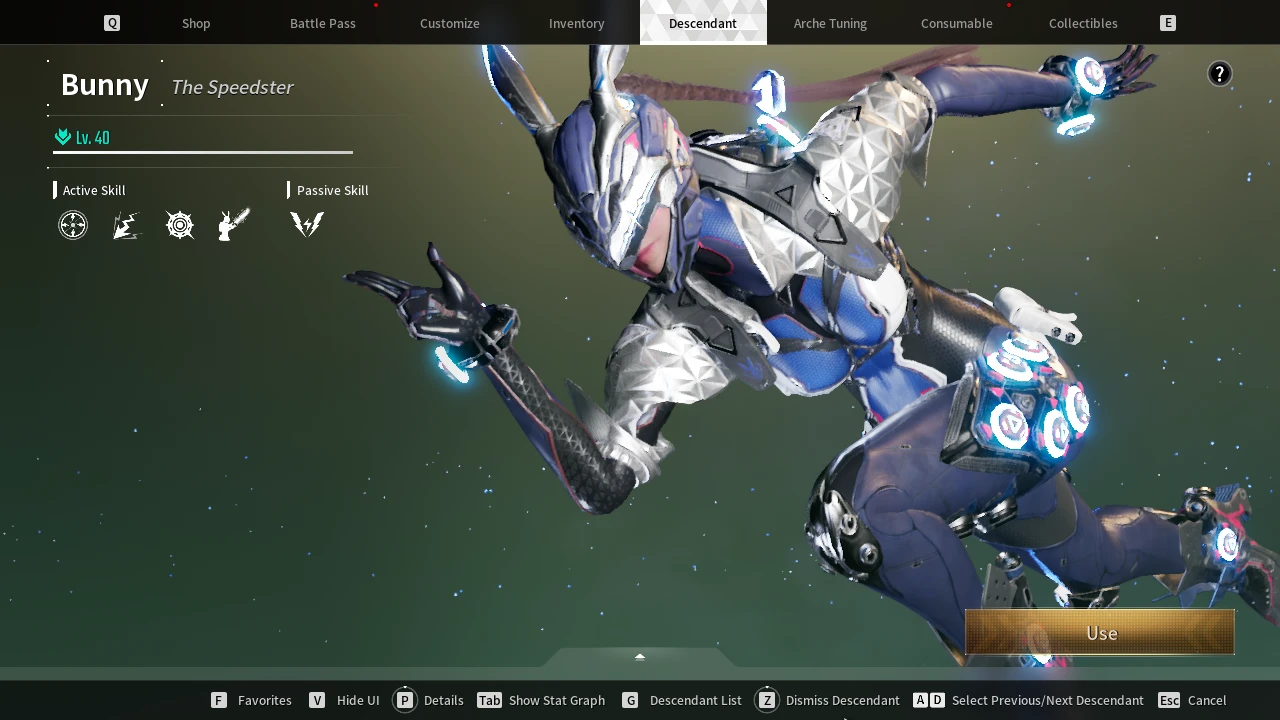The image size is (1280, 720).
Task: Click the gold Use button
Action: pyautogui.click(x=1100, y=633)
